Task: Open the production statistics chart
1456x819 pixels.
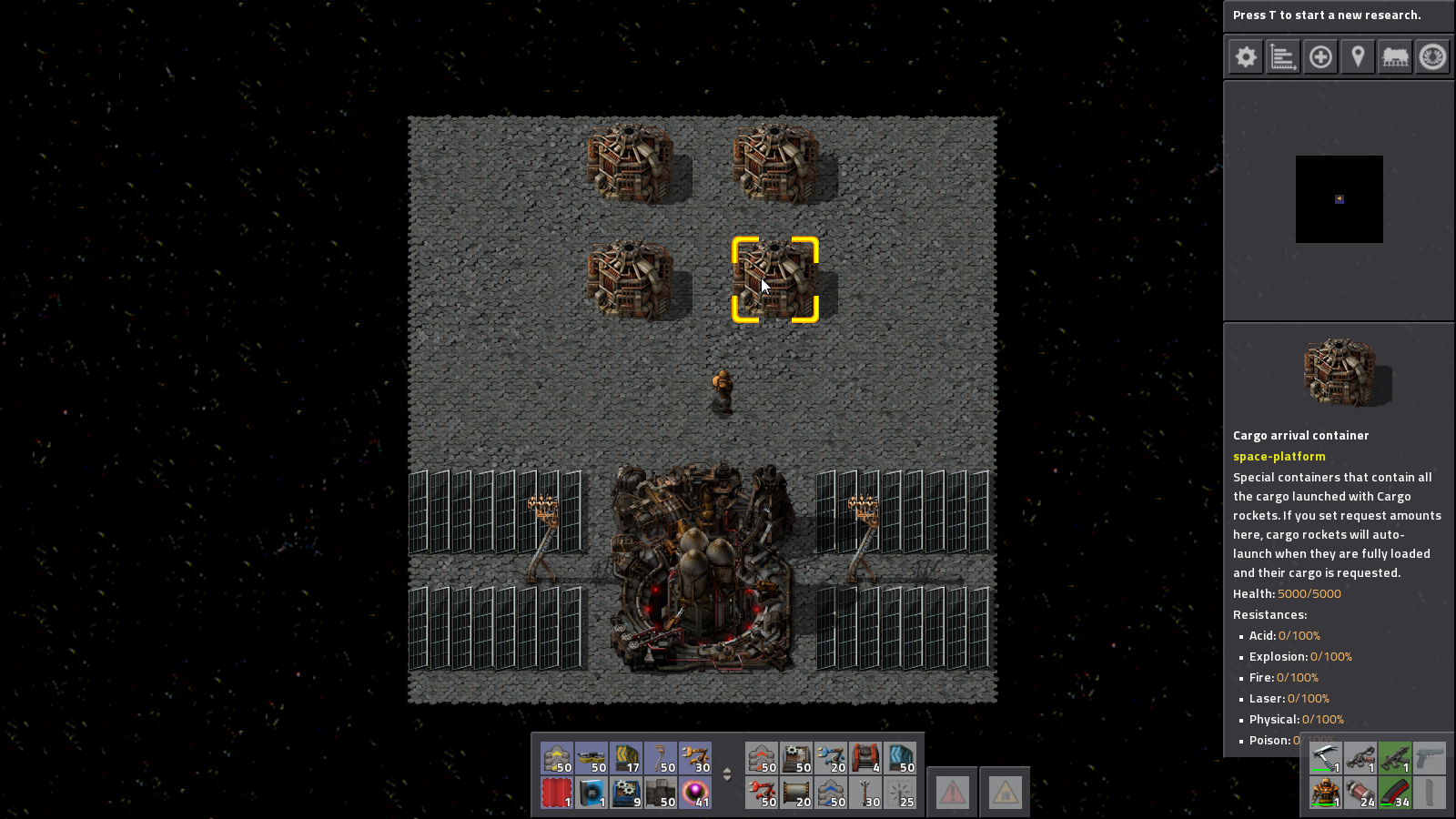Action: tap(1283, 57)
